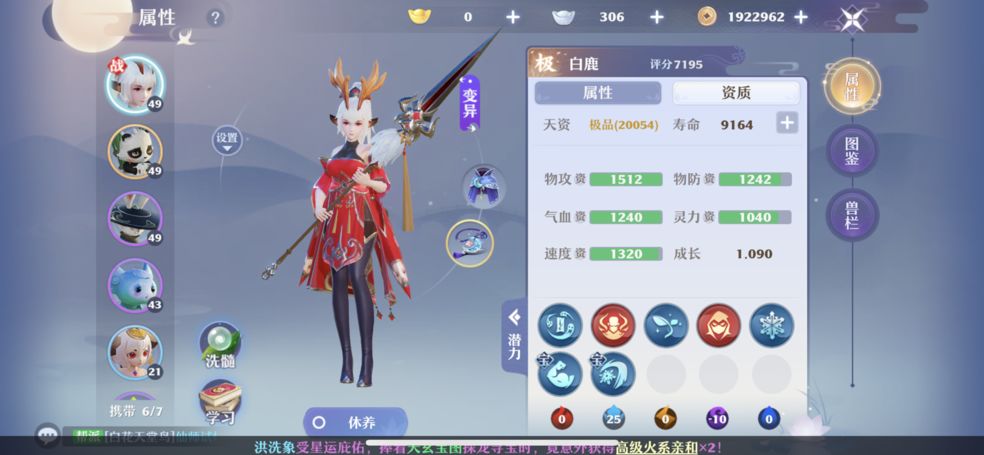Open the help question mark
This screenshot has height=455, width=984.
[x=215, y=18]
